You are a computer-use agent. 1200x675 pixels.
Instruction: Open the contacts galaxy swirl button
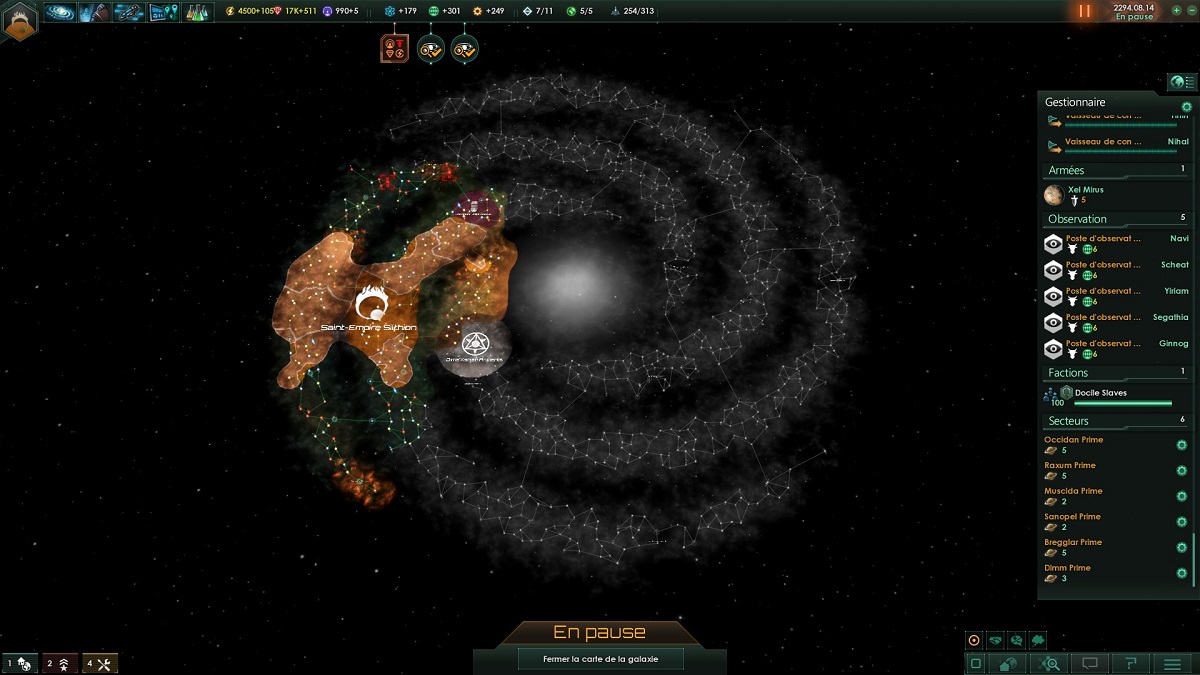(x=60, y=12)
